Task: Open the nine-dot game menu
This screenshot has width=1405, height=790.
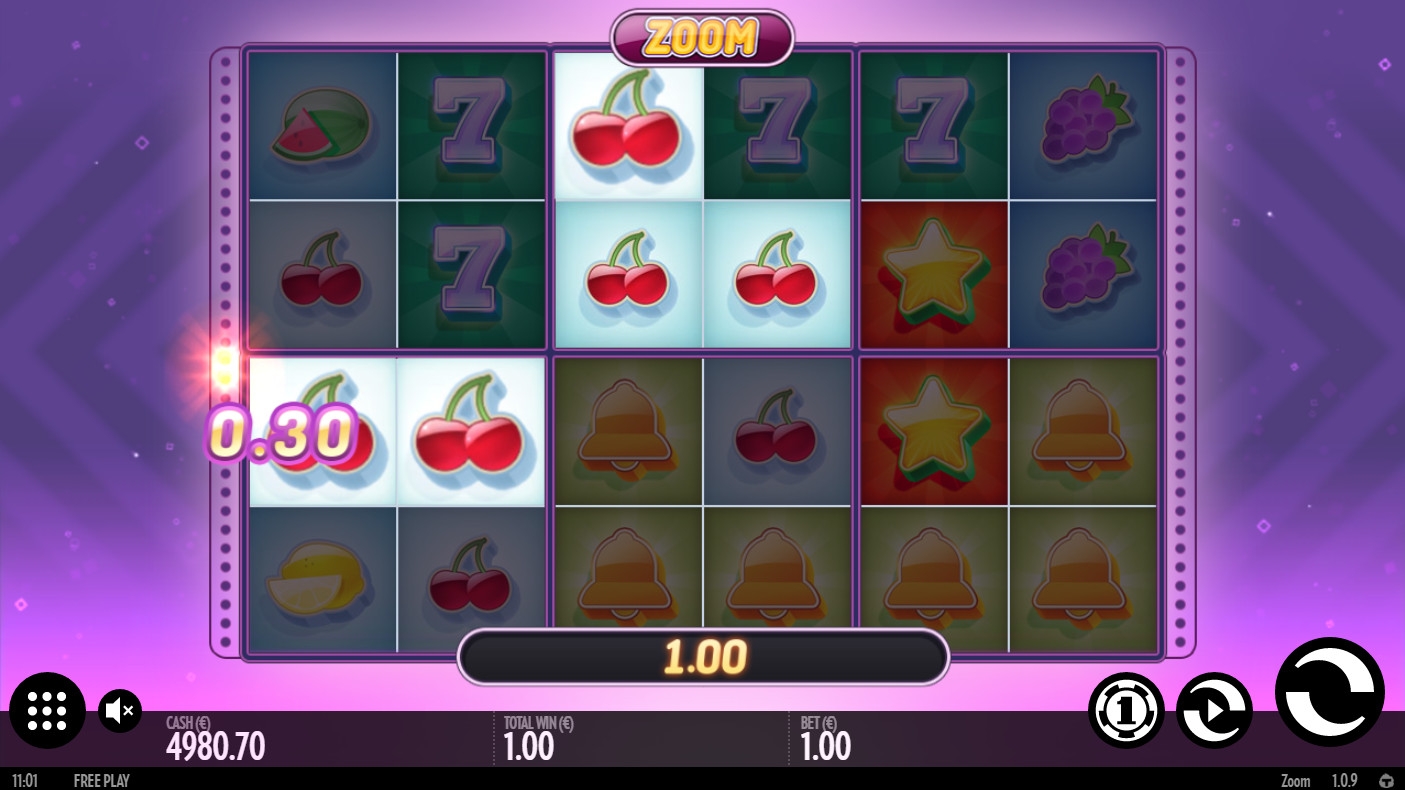Action: coord(47,710)
